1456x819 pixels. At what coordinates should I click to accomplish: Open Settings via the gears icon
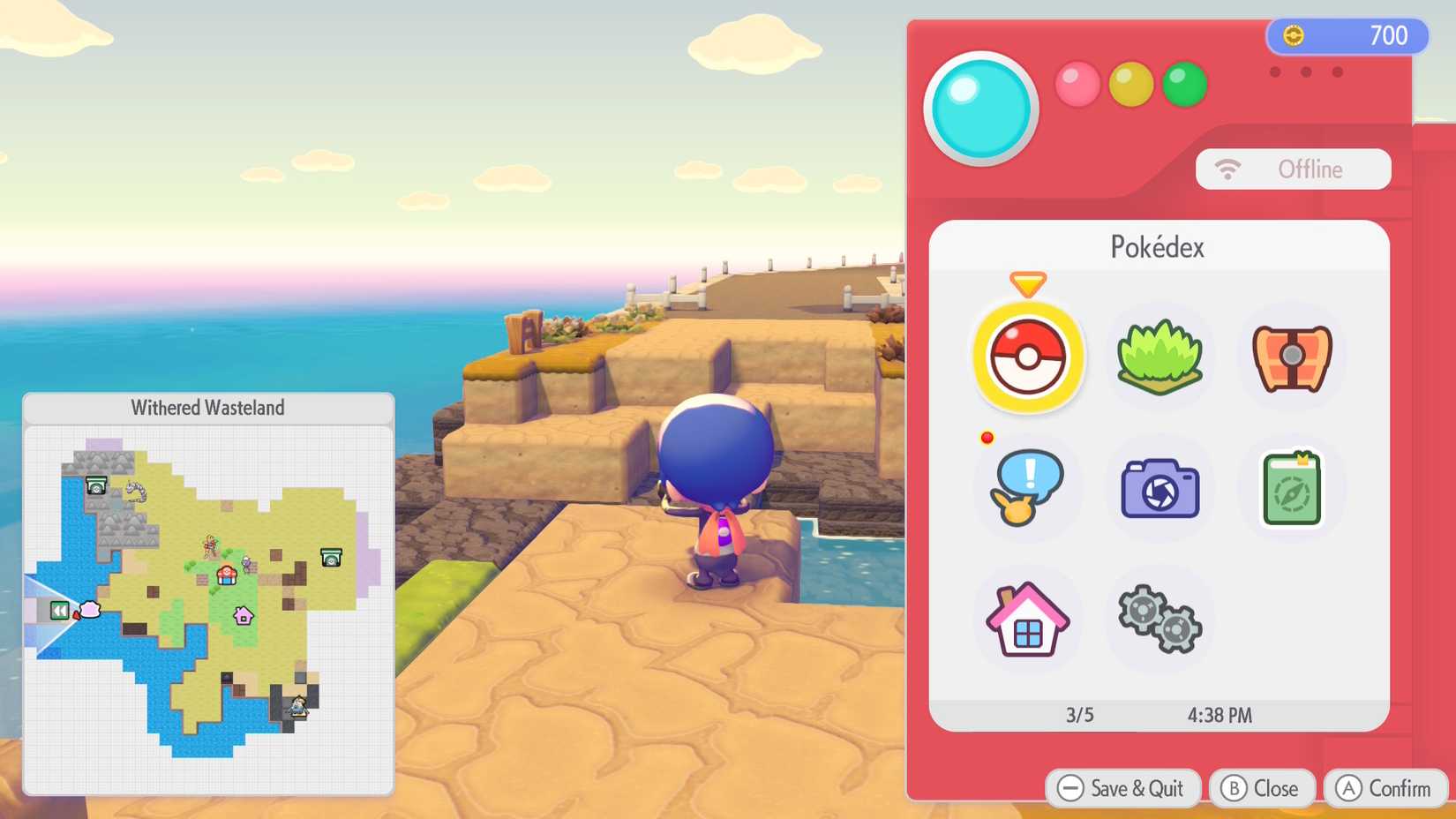(1159, 619)
